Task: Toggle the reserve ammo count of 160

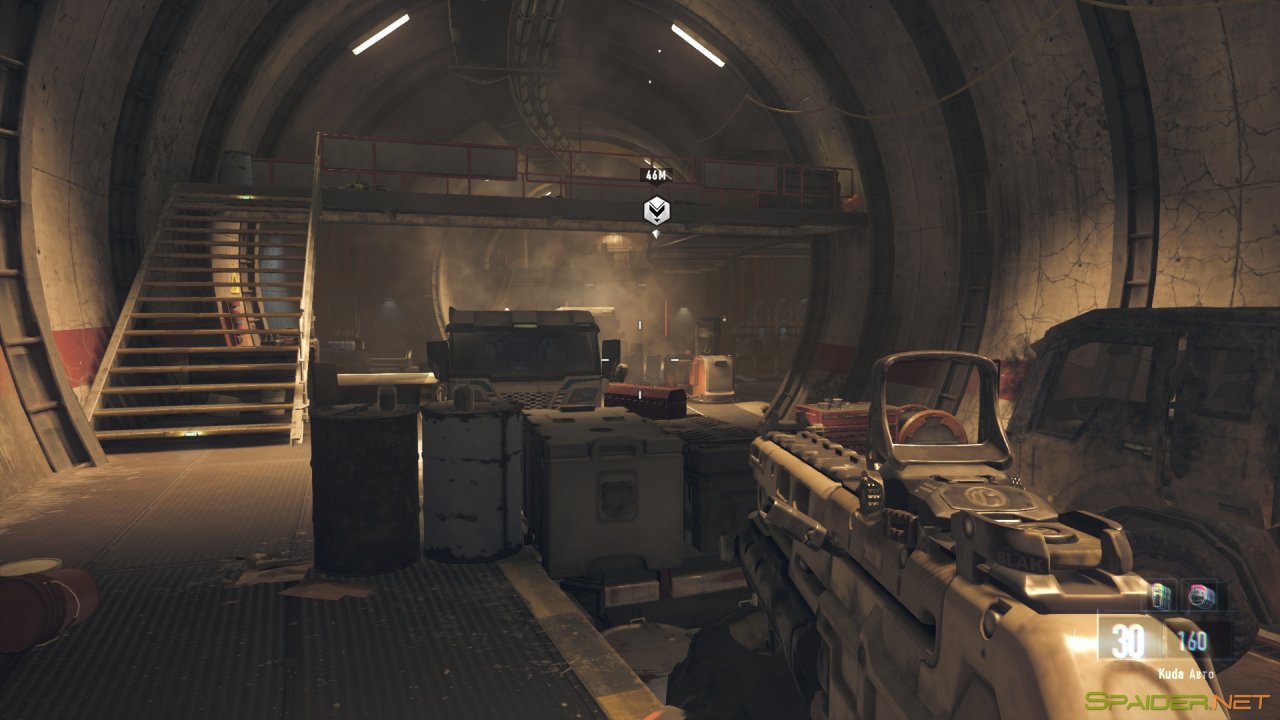Action: click(x=1192, y=642)
